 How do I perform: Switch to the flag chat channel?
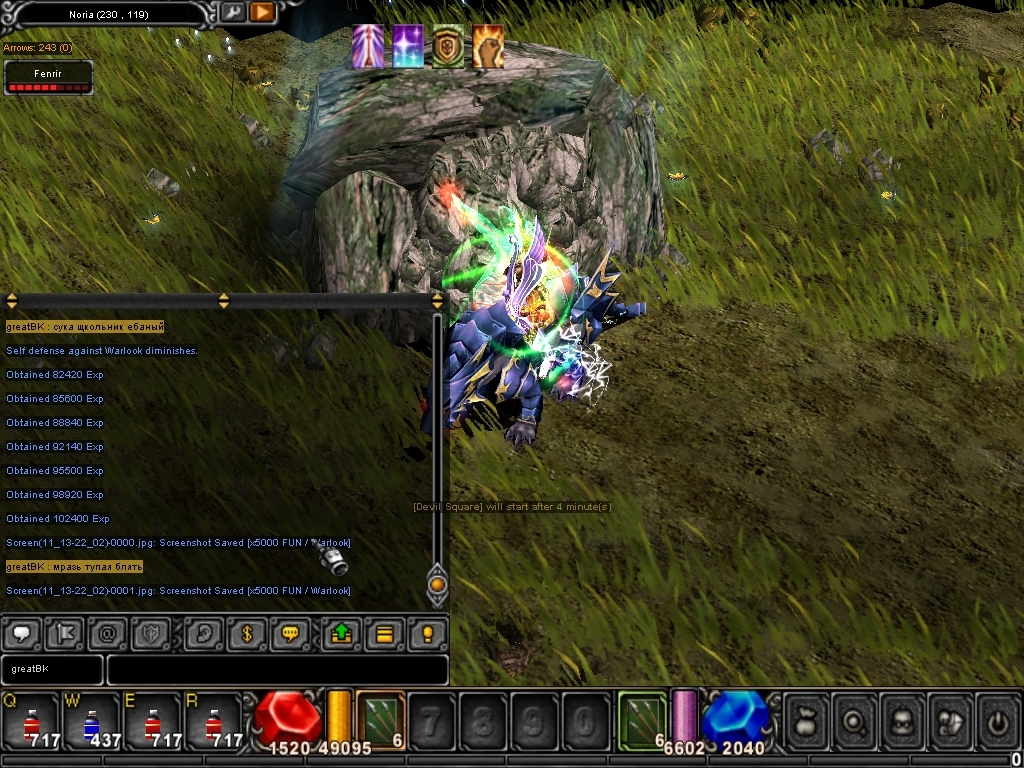pos(66,634)
